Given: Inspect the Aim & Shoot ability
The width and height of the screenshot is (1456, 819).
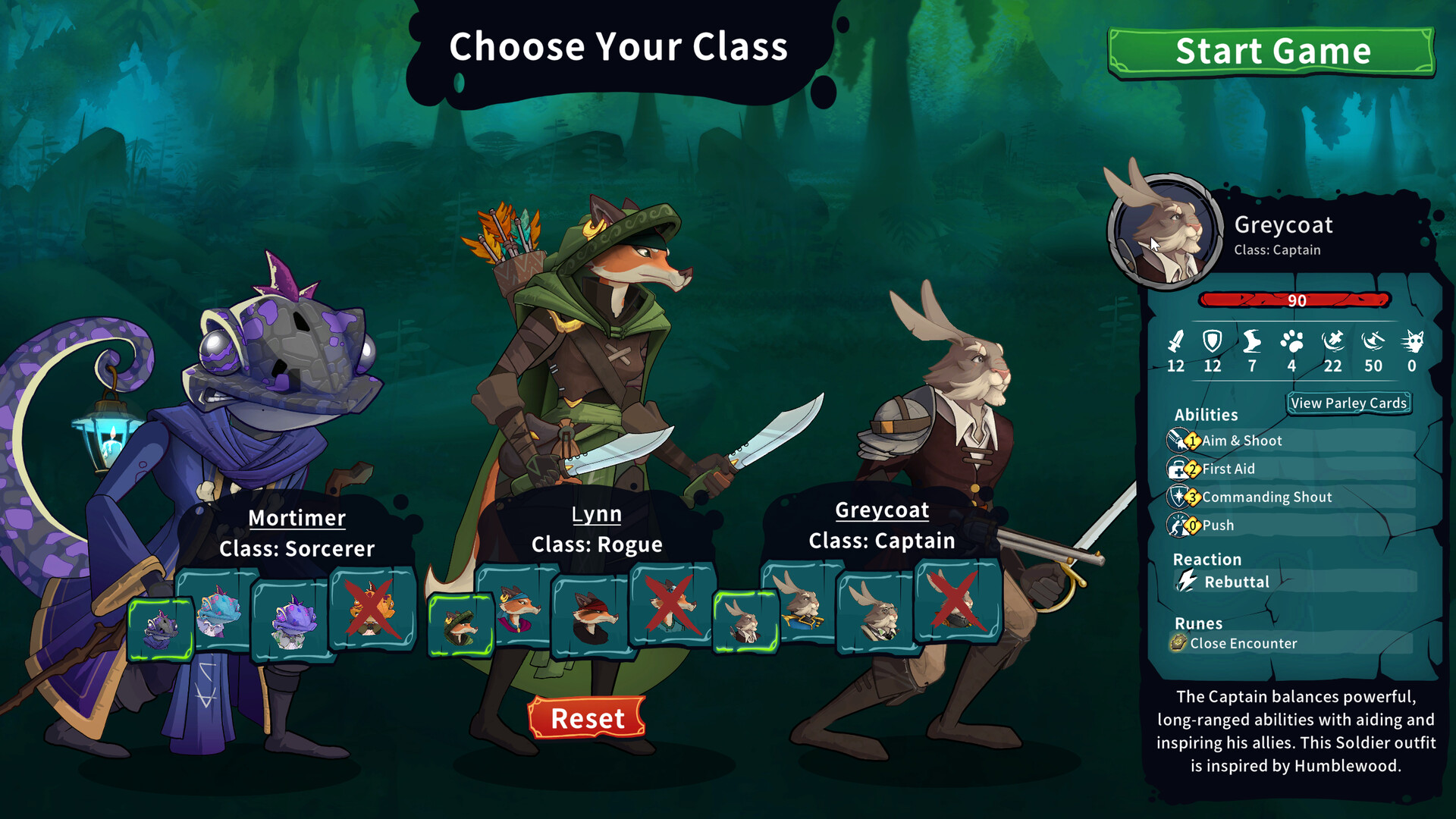Looking at the screenshot, I should pyautogui.click(x=1241, y=441).
